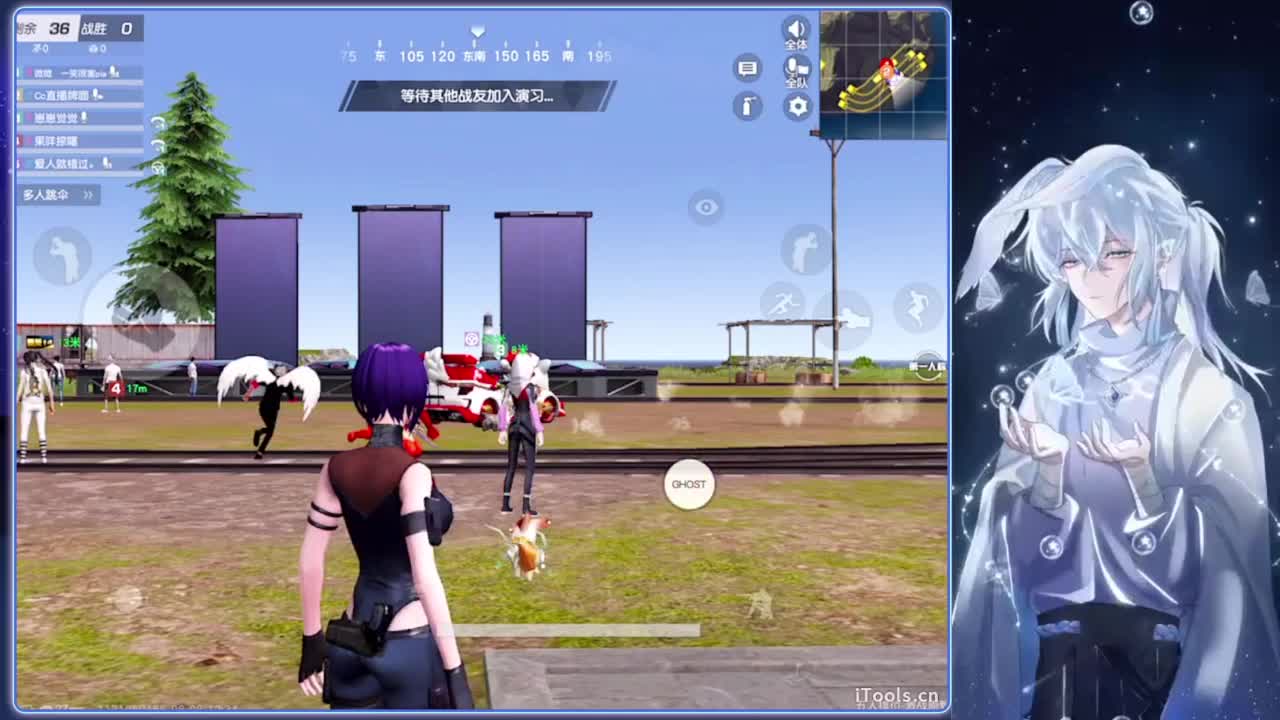This screenshot has height=720, width=1280.
Task: Select teammate 果呆掉罐 in the squad list
Action: (x=55, y=140)
